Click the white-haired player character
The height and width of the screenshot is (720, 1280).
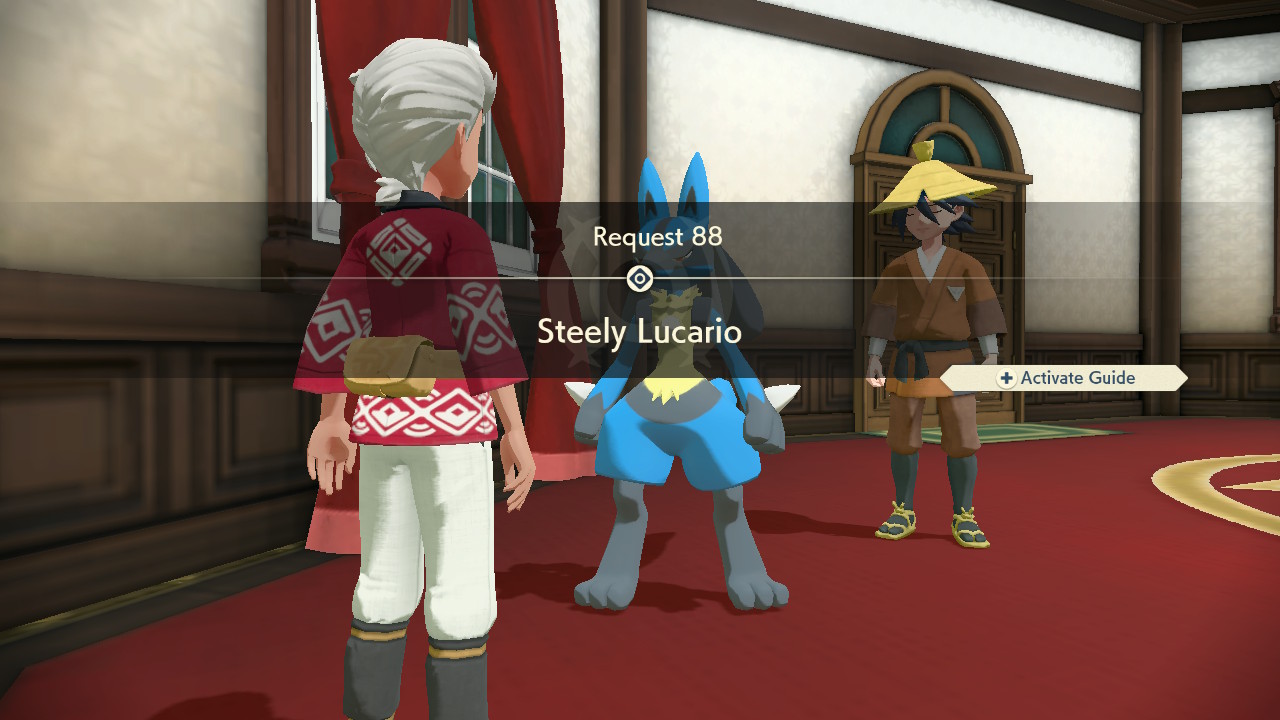tap(420, 300)
